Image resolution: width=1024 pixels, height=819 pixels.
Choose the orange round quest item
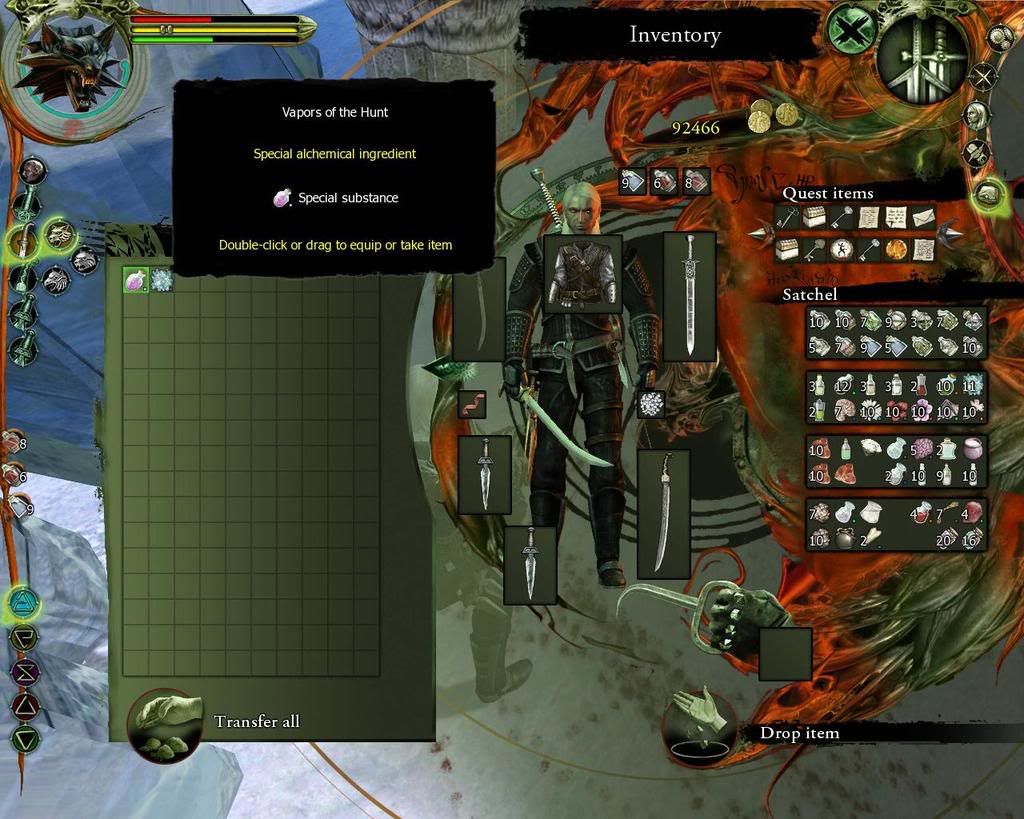click(895, 249)
